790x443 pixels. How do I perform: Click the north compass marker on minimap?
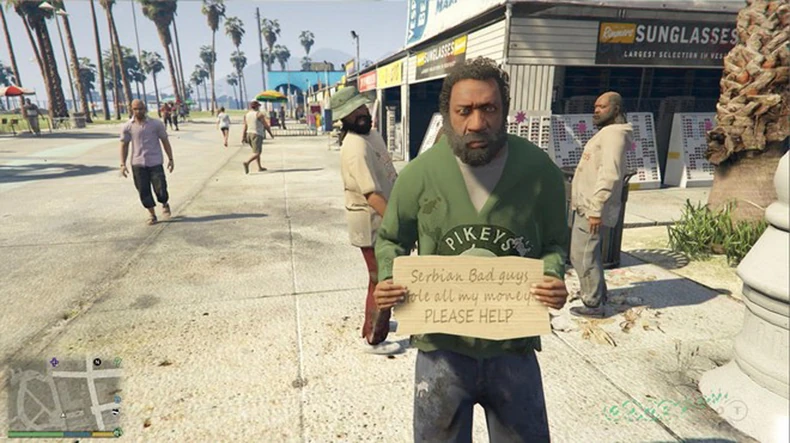pyautogui.click(x=97, y=362)
